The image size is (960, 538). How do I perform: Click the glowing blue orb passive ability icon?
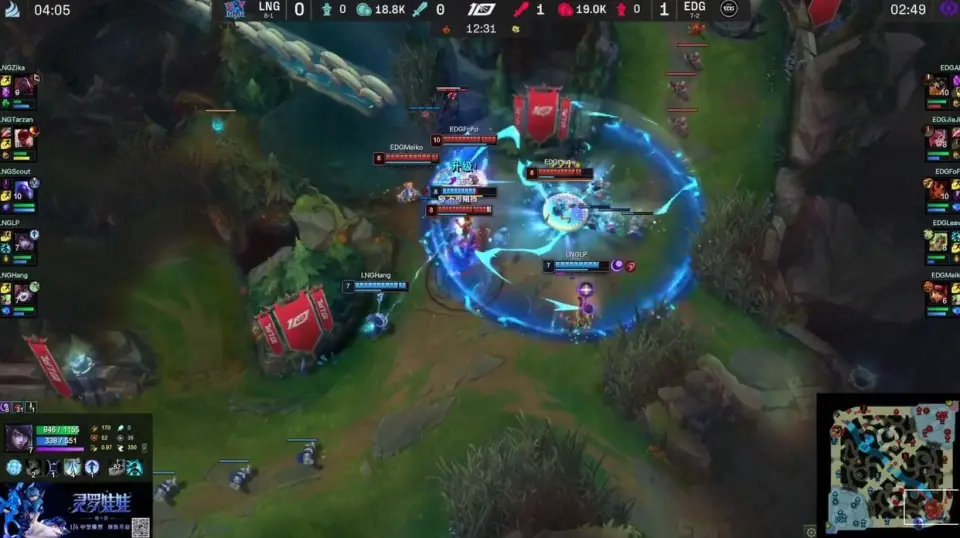[x=14, y=467]
